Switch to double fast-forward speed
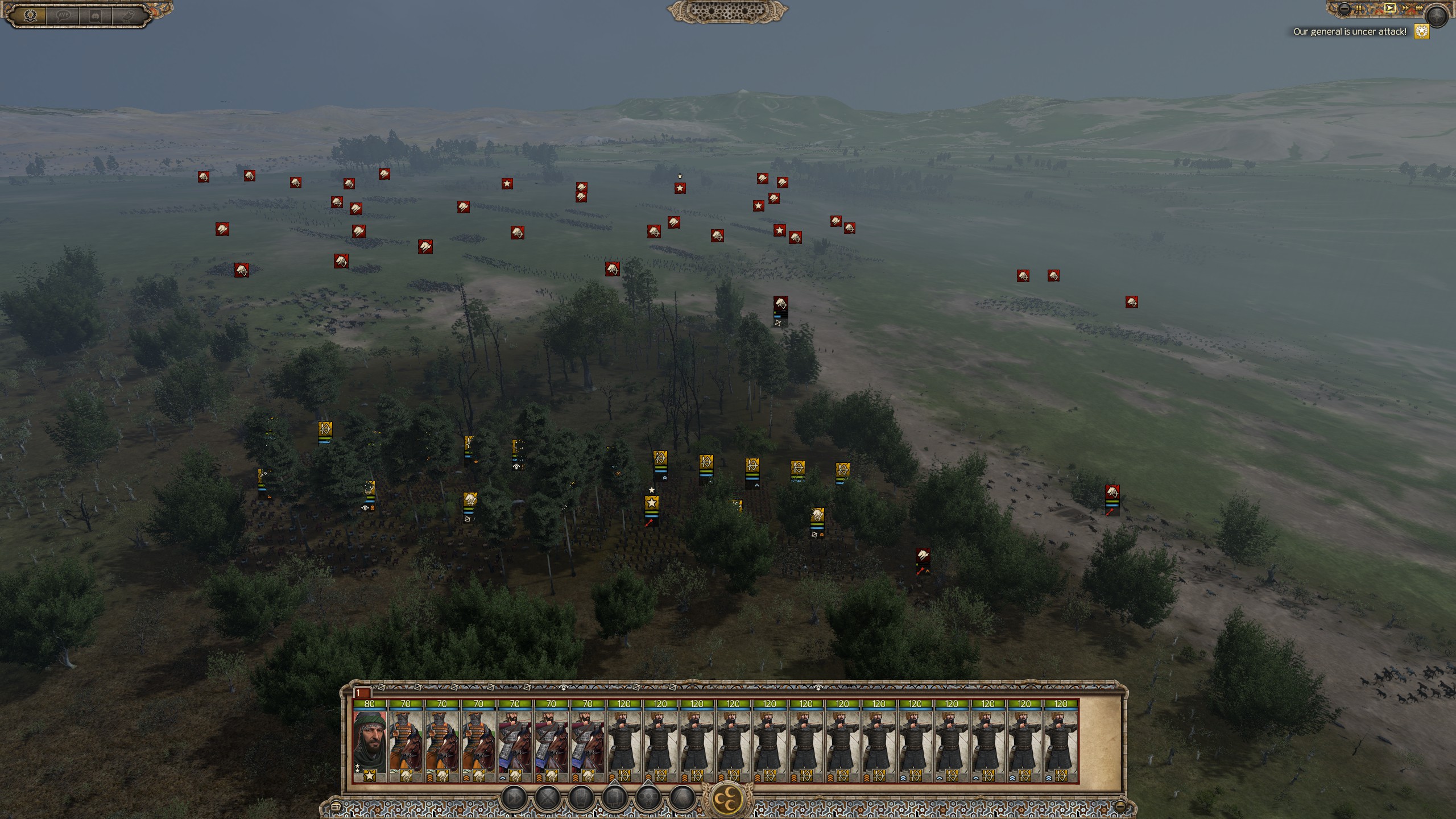Screen dimensions: 1456x819 point(1406,8)
